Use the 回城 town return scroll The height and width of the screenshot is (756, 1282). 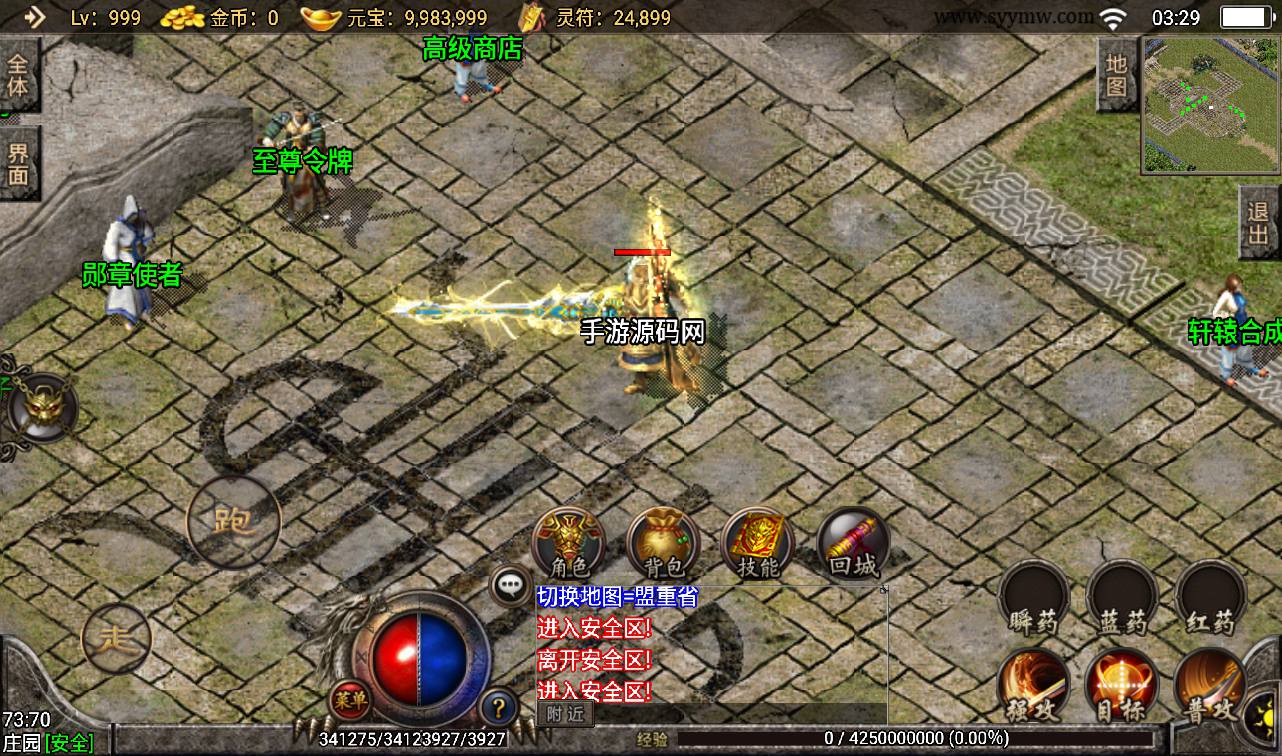852,543
